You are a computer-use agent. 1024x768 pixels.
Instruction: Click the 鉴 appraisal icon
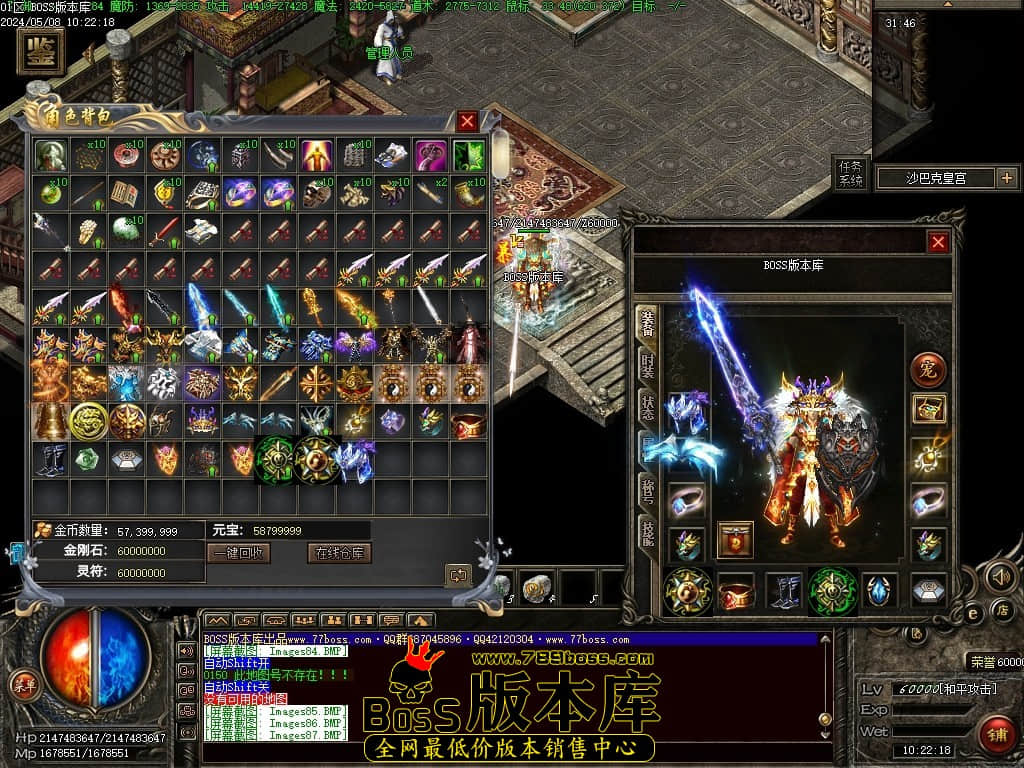click(x=41, y=50)
